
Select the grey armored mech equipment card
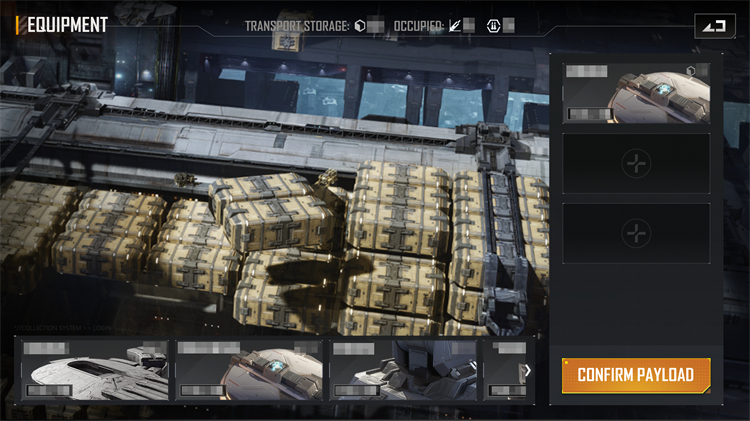404,369
